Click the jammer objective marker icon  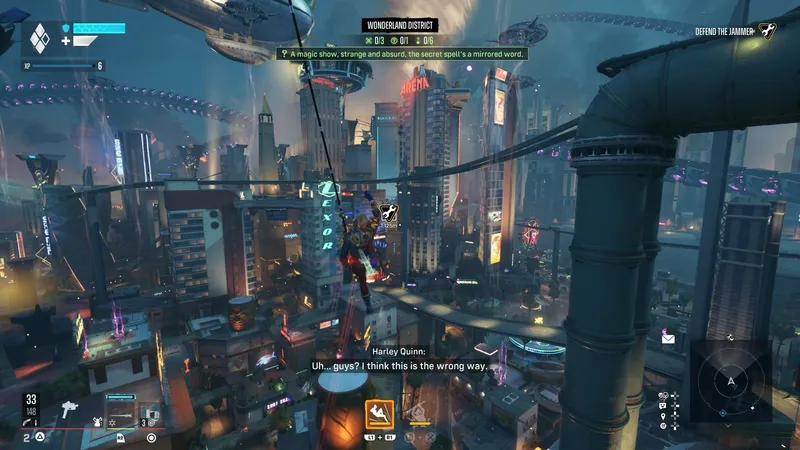391,213
